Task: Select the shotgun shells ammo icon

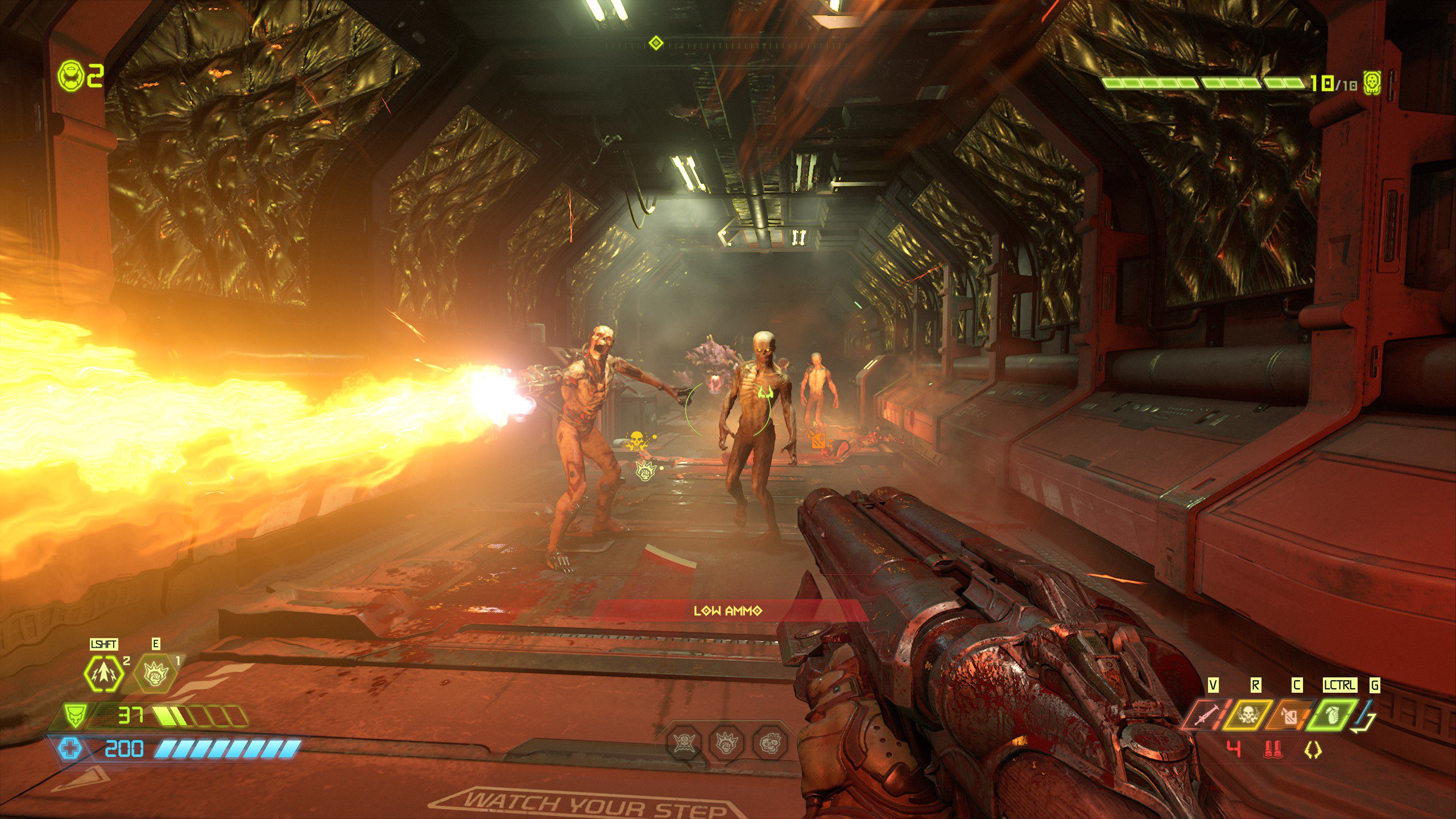Action: coord(1273,749)
